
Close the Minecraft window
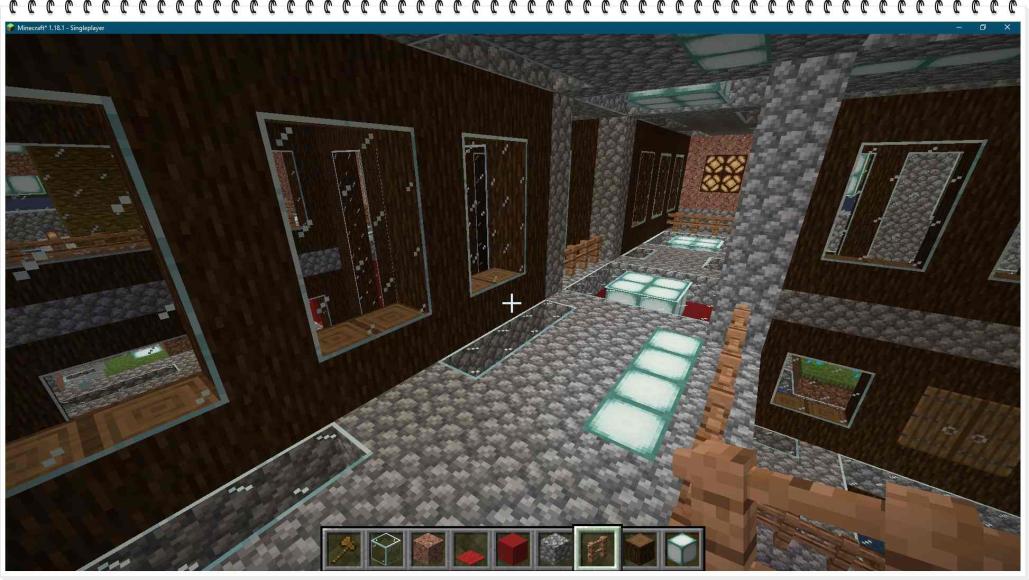click(x=1009, y=27)
